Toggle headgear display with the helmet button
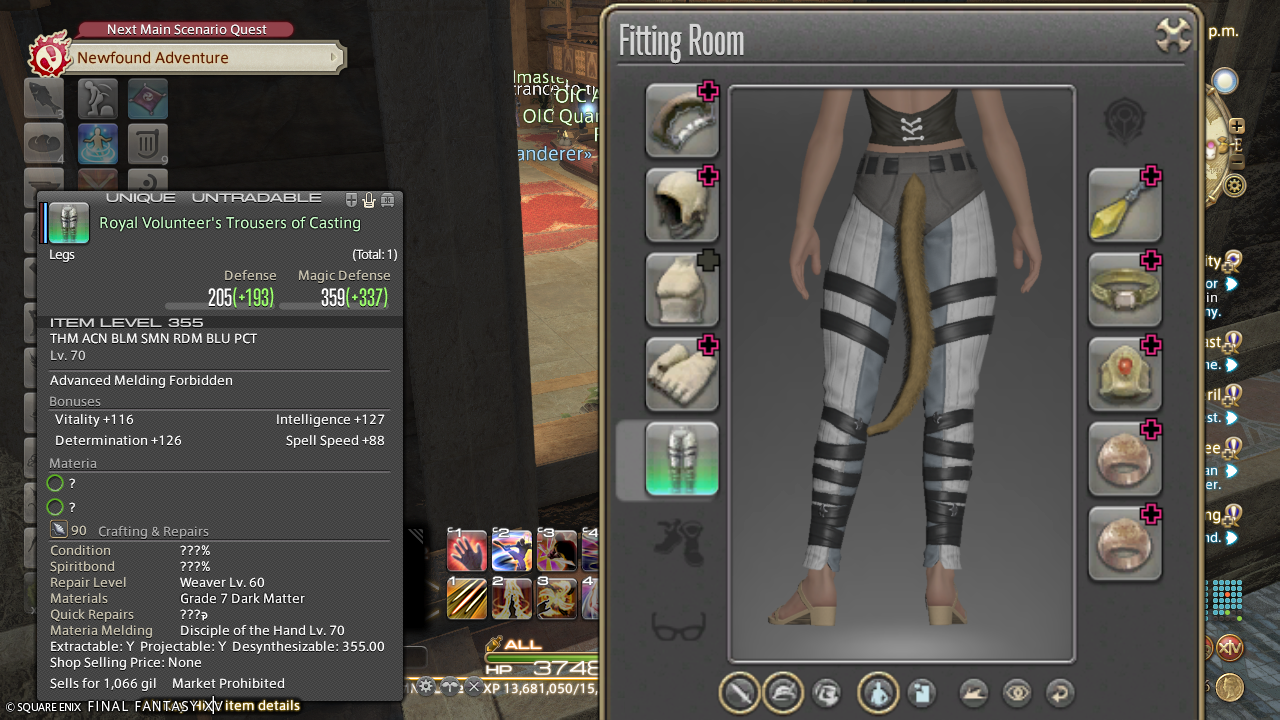 tap(783, 692)
